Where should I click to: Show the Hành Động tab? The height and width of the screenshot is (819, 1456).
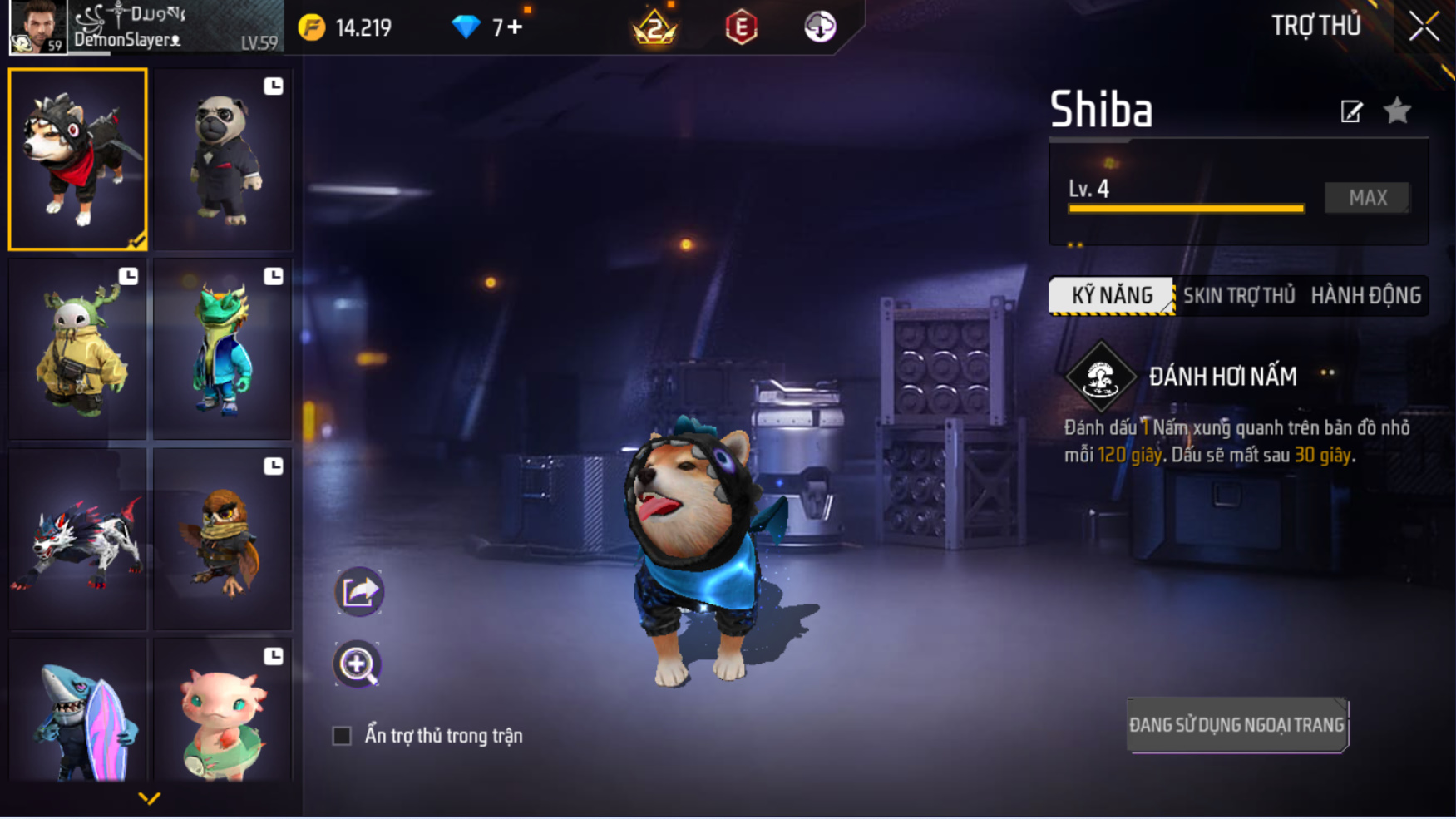[x=1365, y=295]
